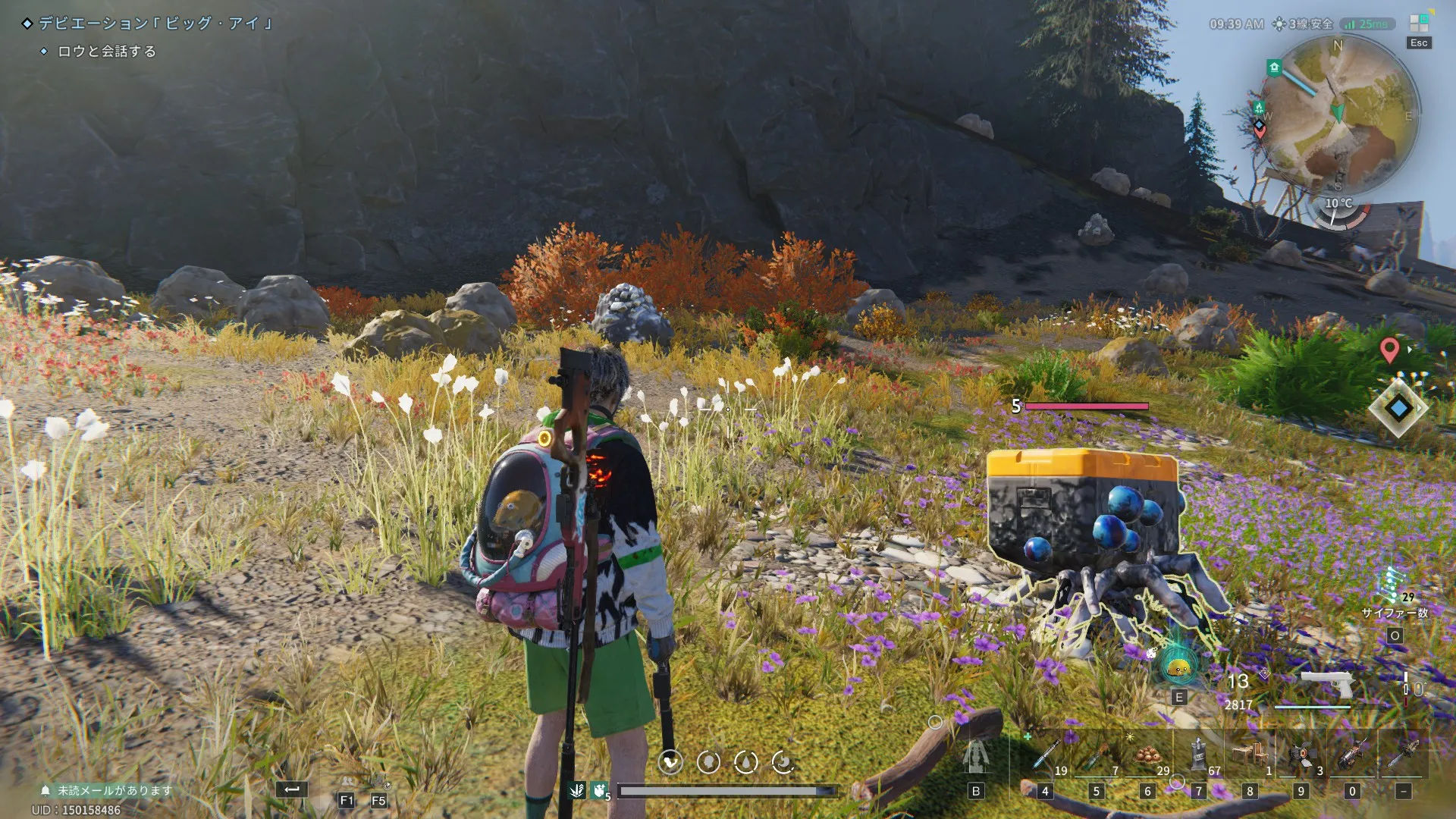This screenshot has width=1456, height=819.
Task: Click the diamond quest waypoint indicator
Action: [x=1398, y=408]
